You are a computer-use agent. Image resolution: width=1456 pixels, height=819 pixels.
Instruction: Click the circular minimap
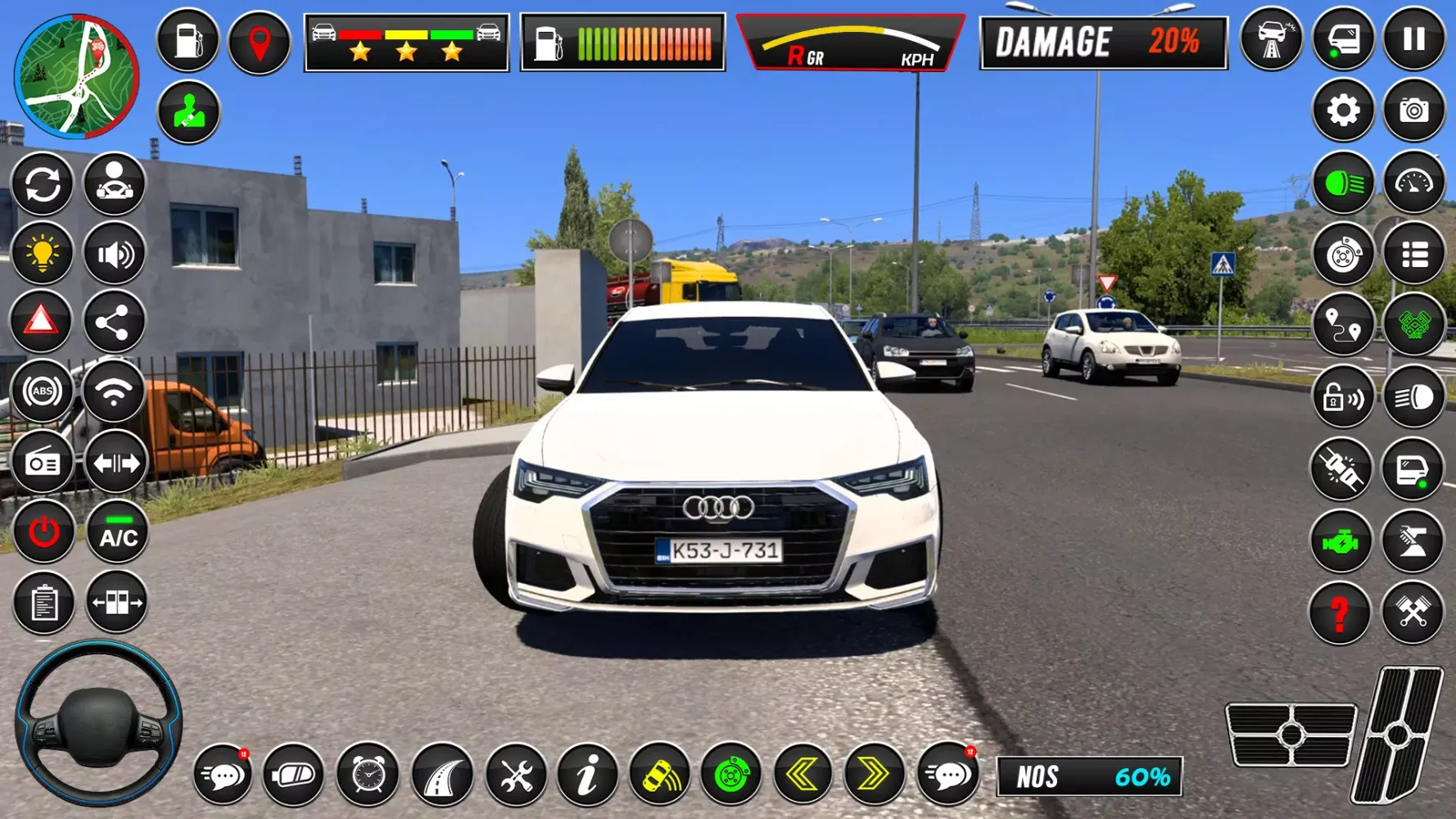[x=76, y=76]
